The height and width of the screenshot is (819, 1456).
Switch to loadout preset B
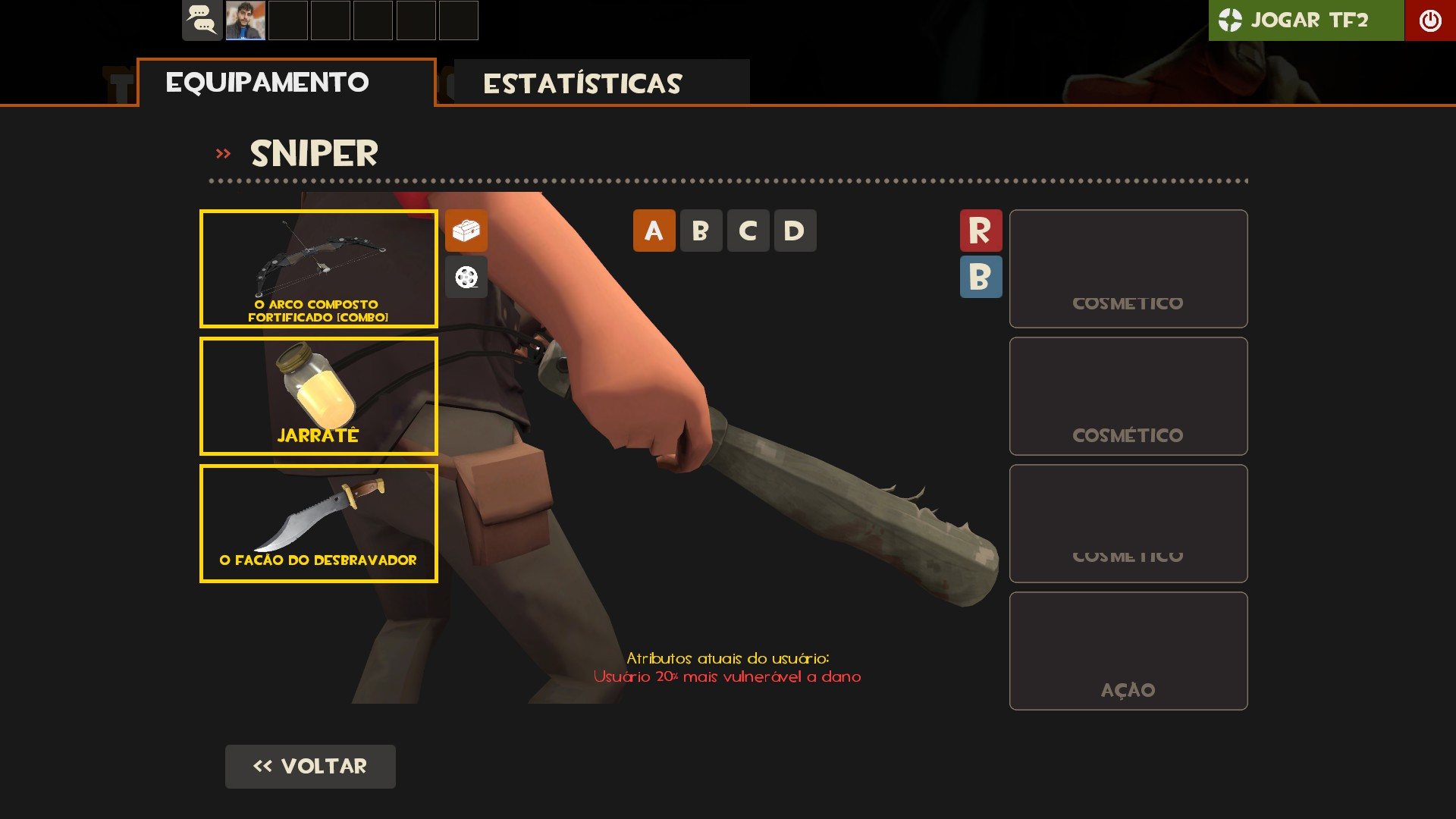[x=701, y=231]
